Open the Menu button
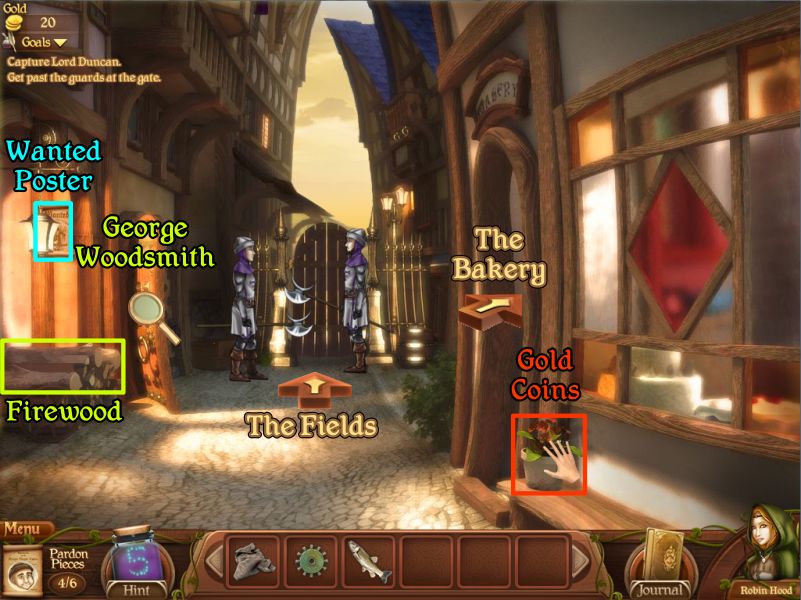Screen dimensions: 801x600 pyautogui.click(x=22, y=529)
